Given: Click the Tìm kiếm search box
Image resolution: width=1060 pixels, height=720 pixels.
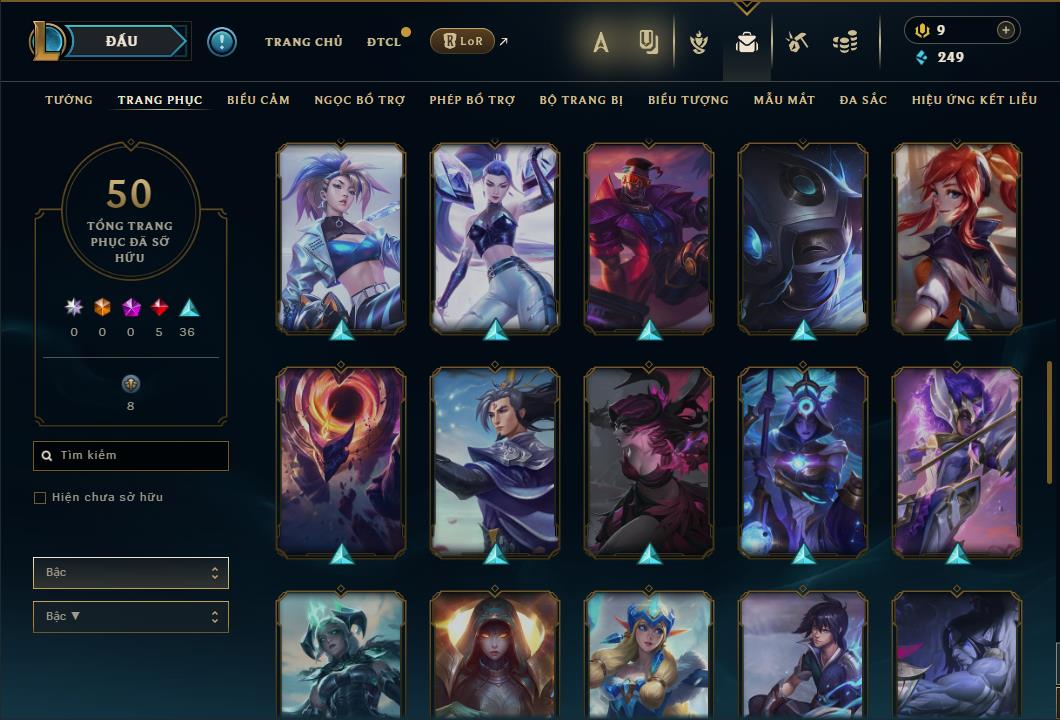Looking at the screenshot, I should (131, 456).
